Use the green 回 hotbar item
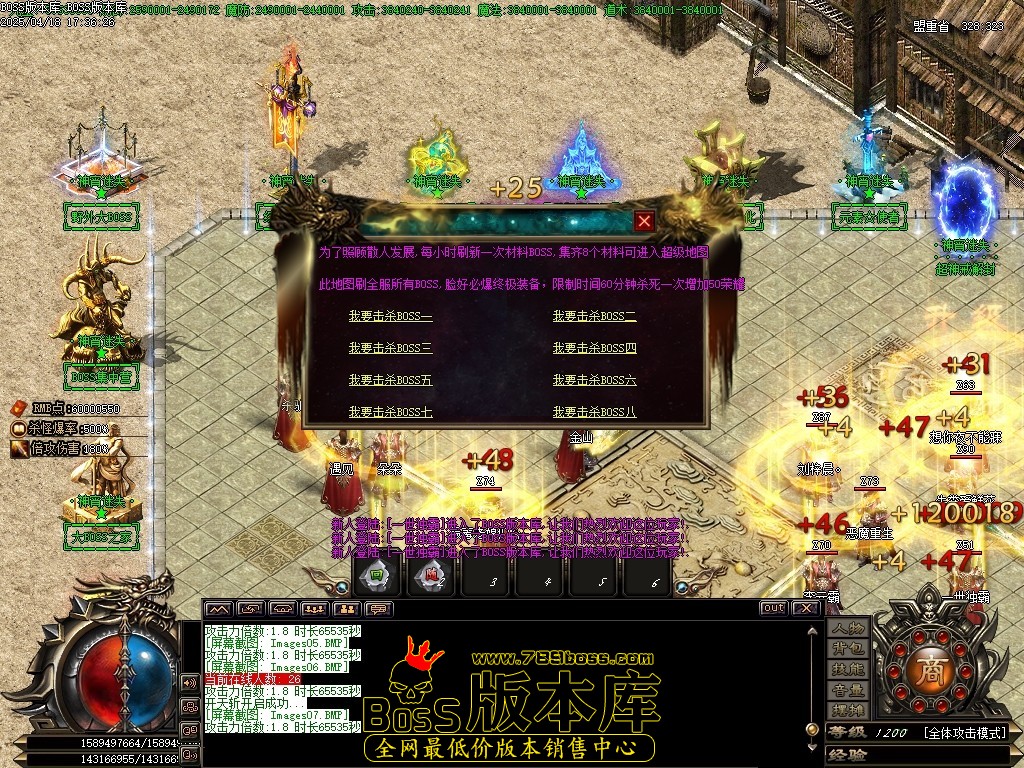The width and height of the screenshot is (1024, 768). click(376, 575)
